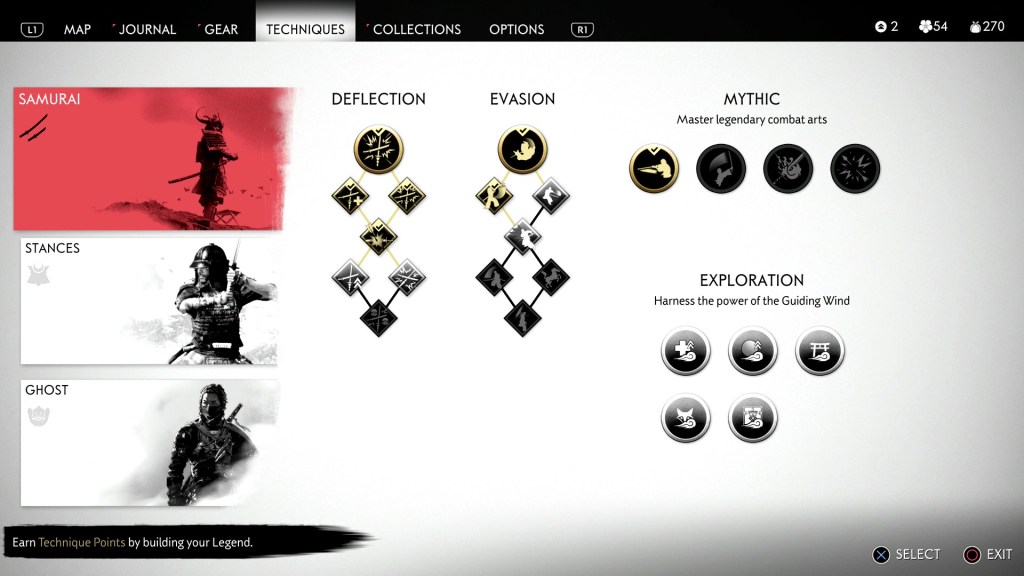Choose the gold Mythic sword-thrust technique
Screen dimensions: 1024x576
[654, 168]
